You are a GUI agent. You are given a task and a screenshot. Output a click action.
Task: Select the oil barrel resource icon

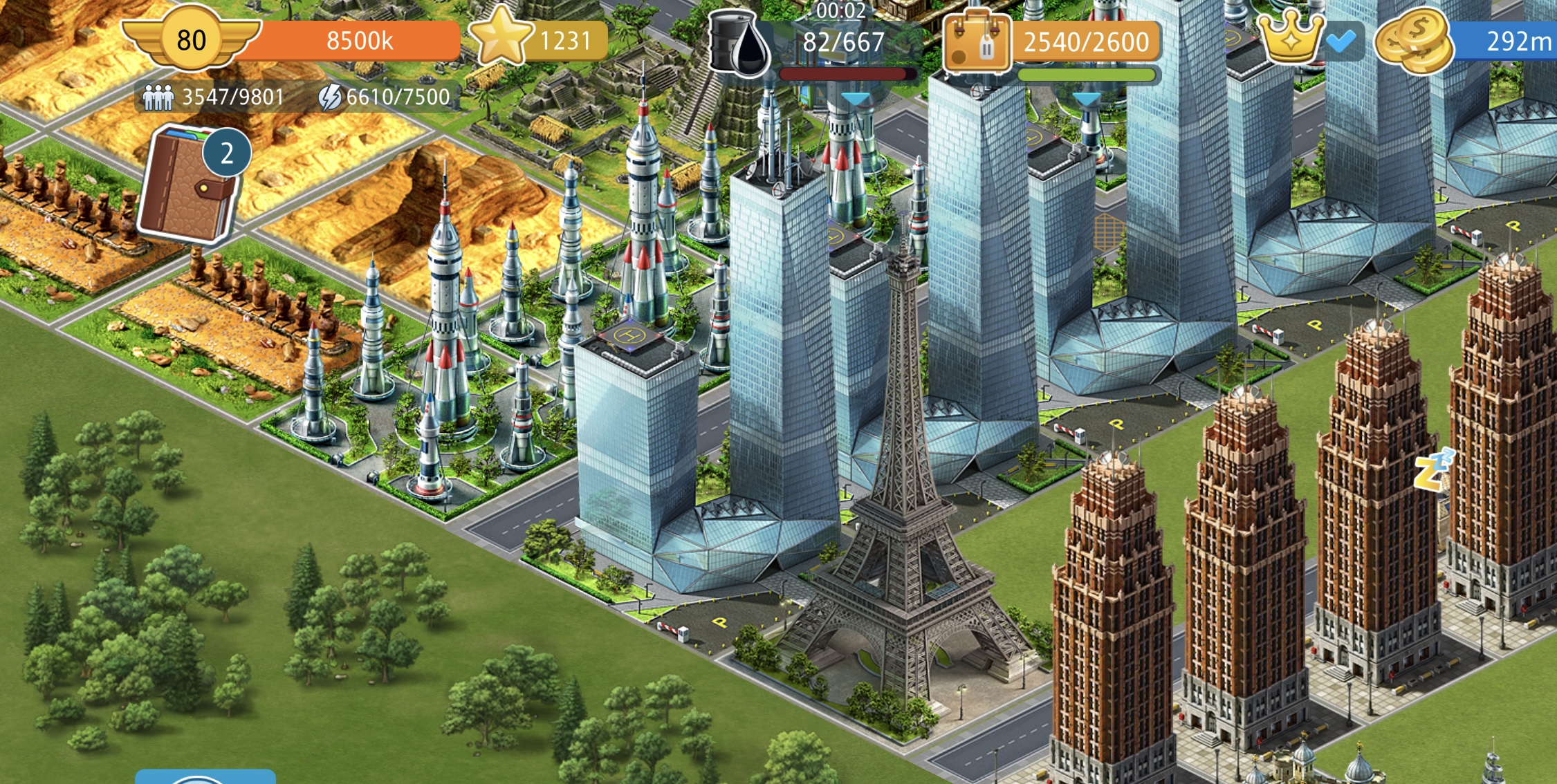point(739,44)
